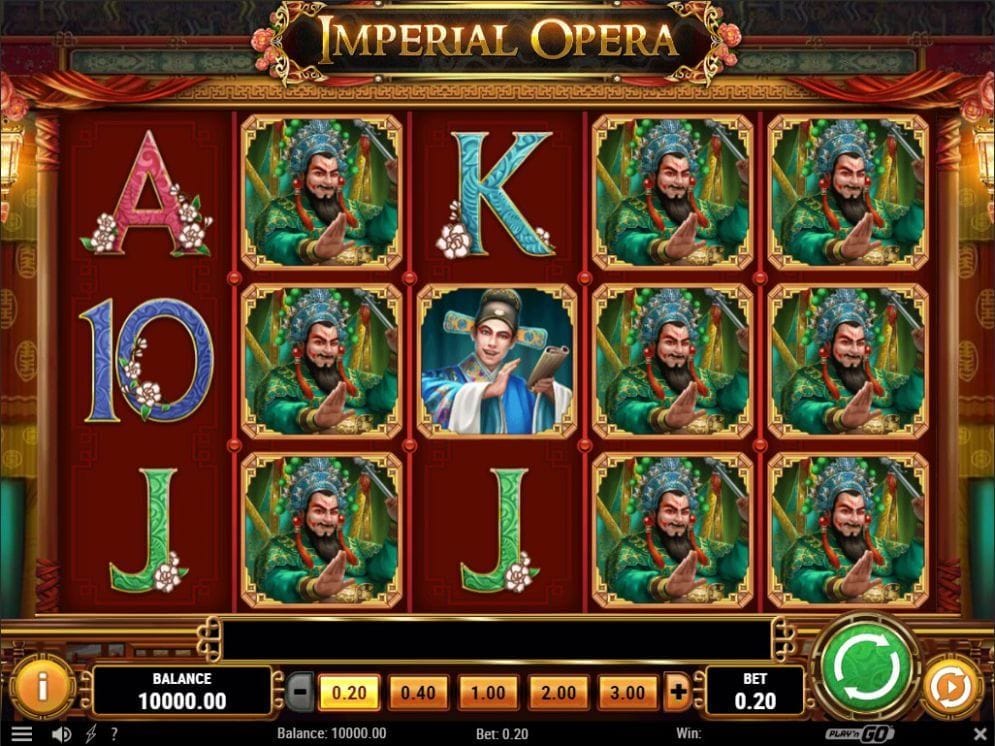Choose the 0.40 bet value
995x746 pixels.
418,691
